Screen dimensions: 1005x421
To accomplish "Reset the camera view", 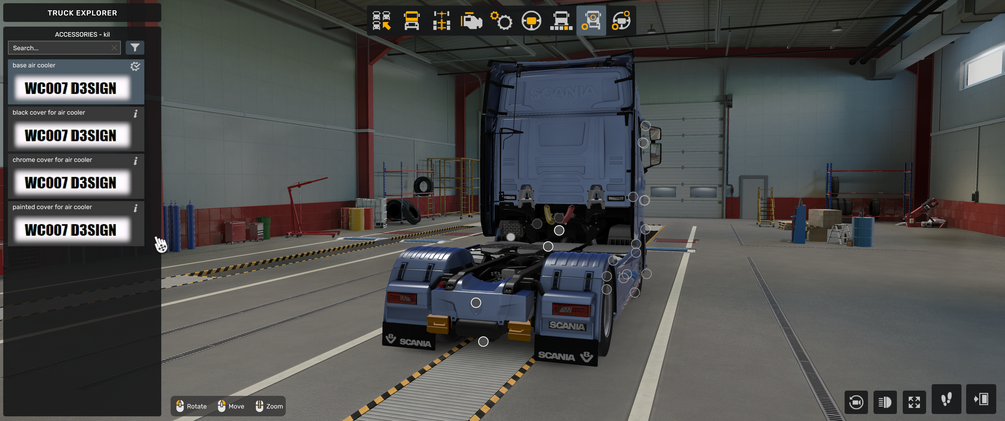I will click(x=856, y=401).
